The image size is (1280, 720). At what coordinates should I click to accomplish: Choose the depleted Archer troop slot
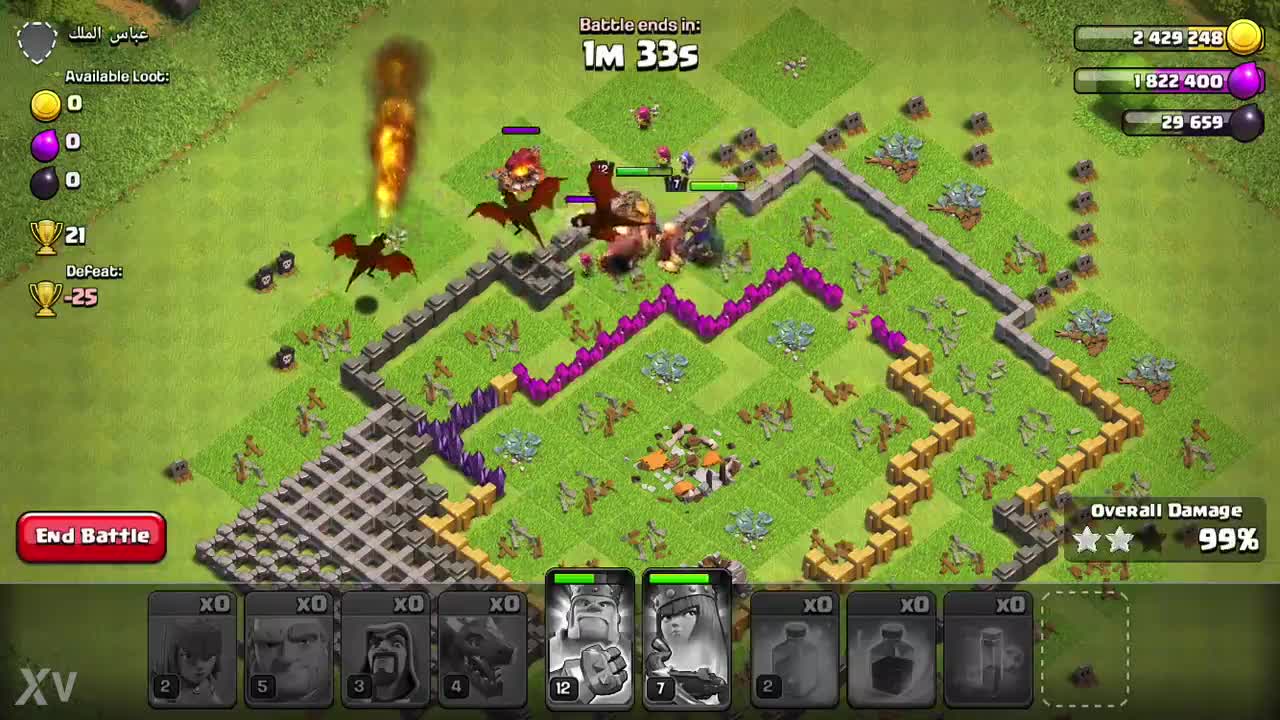point(192,648)
